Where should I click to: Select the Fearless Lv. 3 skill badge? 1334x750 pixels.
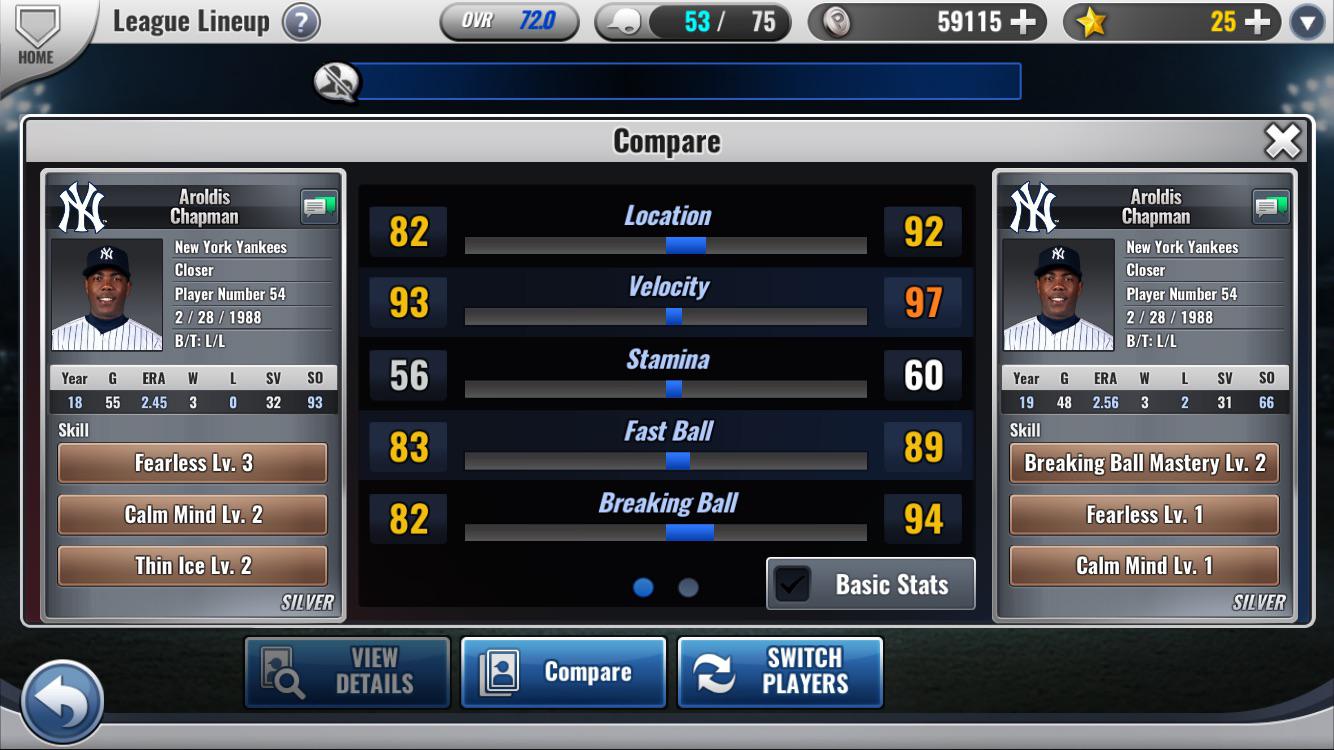click(192, 463)
